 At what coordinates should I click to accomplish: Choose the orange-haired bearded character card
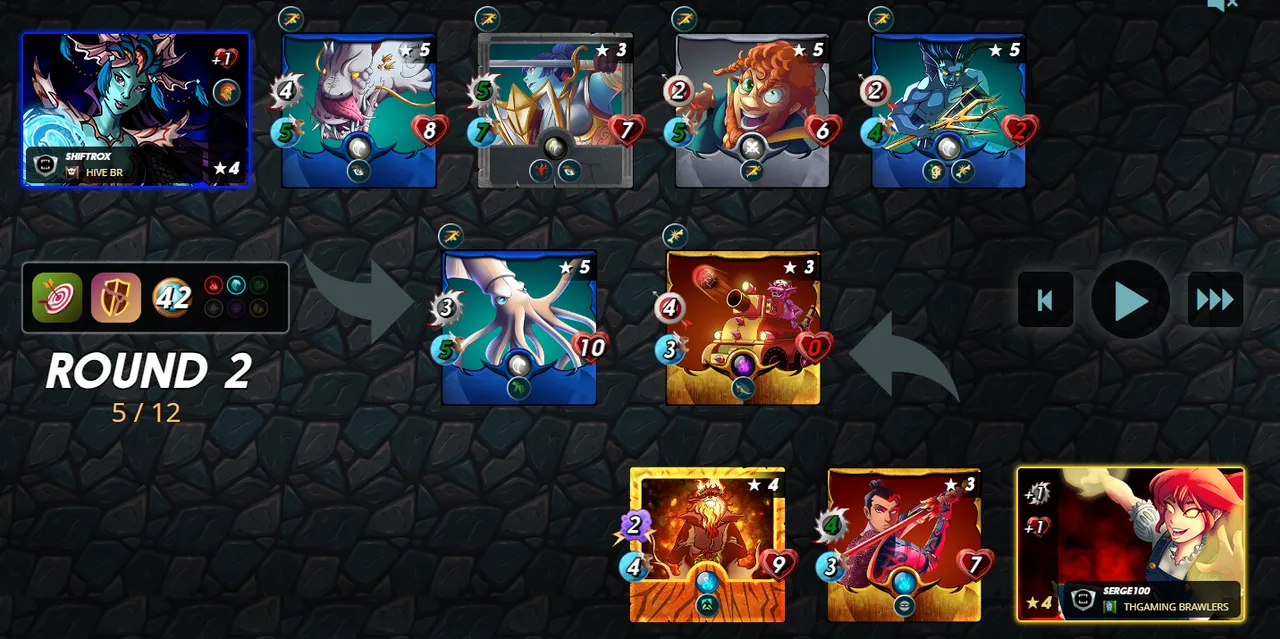pos(752,110)
